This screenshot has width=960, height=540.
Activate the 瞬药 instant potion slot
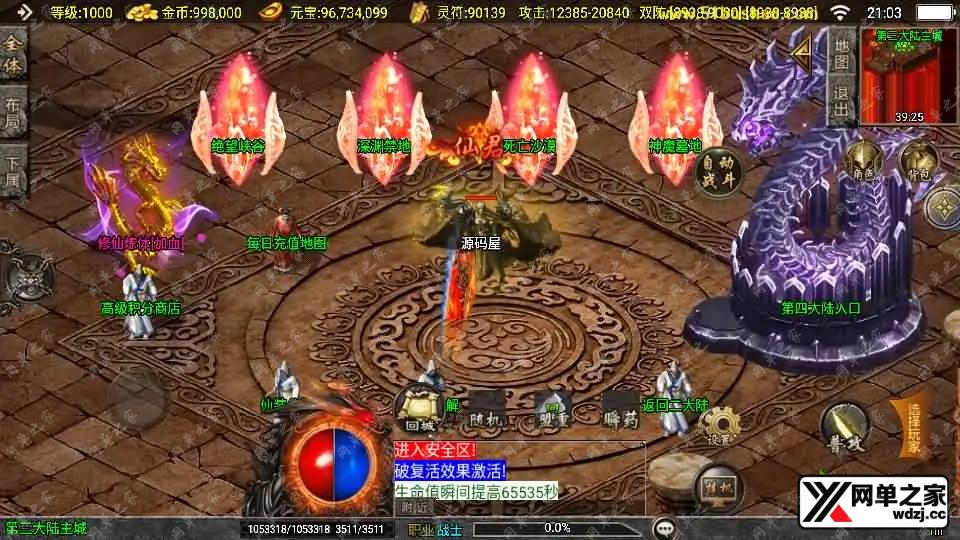tap(620, 409)
